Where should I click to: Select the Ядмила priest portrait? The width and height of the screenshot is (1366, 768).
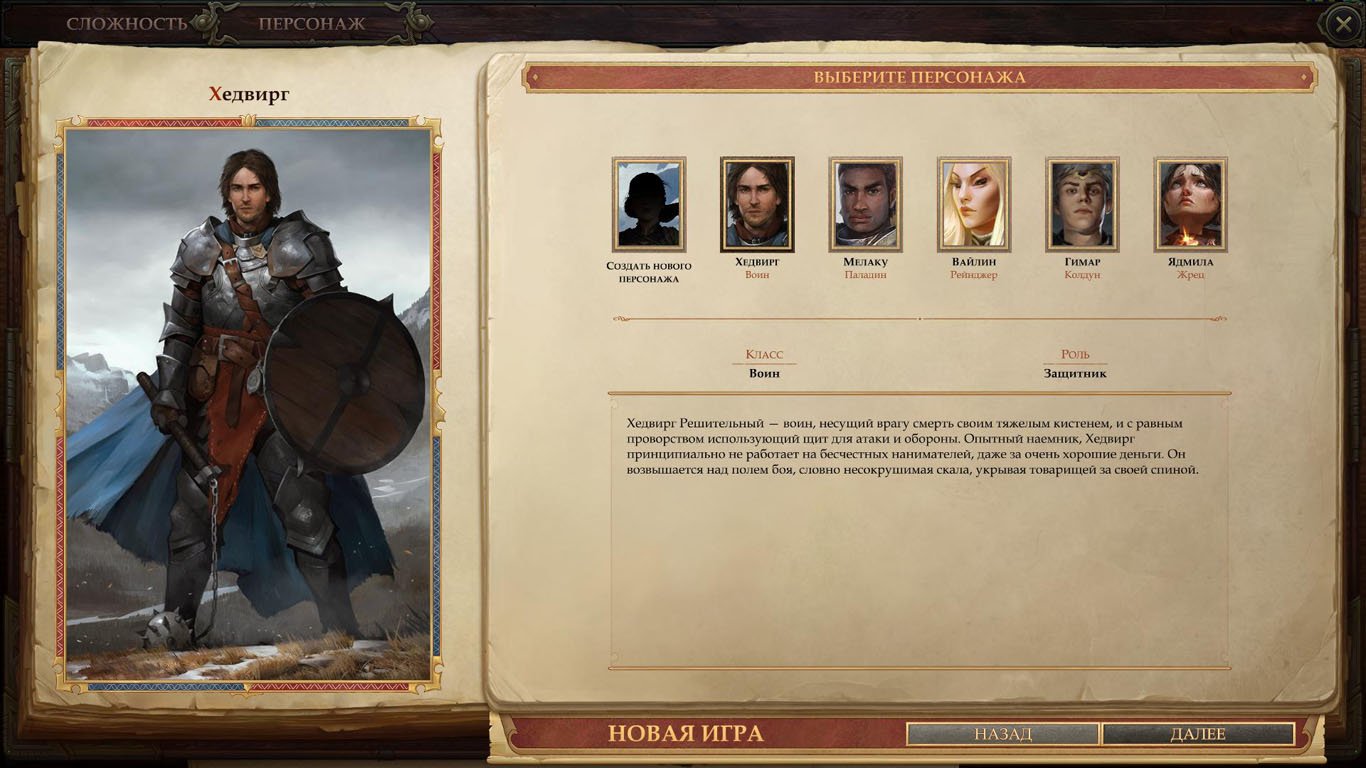tap(1188, 204)
